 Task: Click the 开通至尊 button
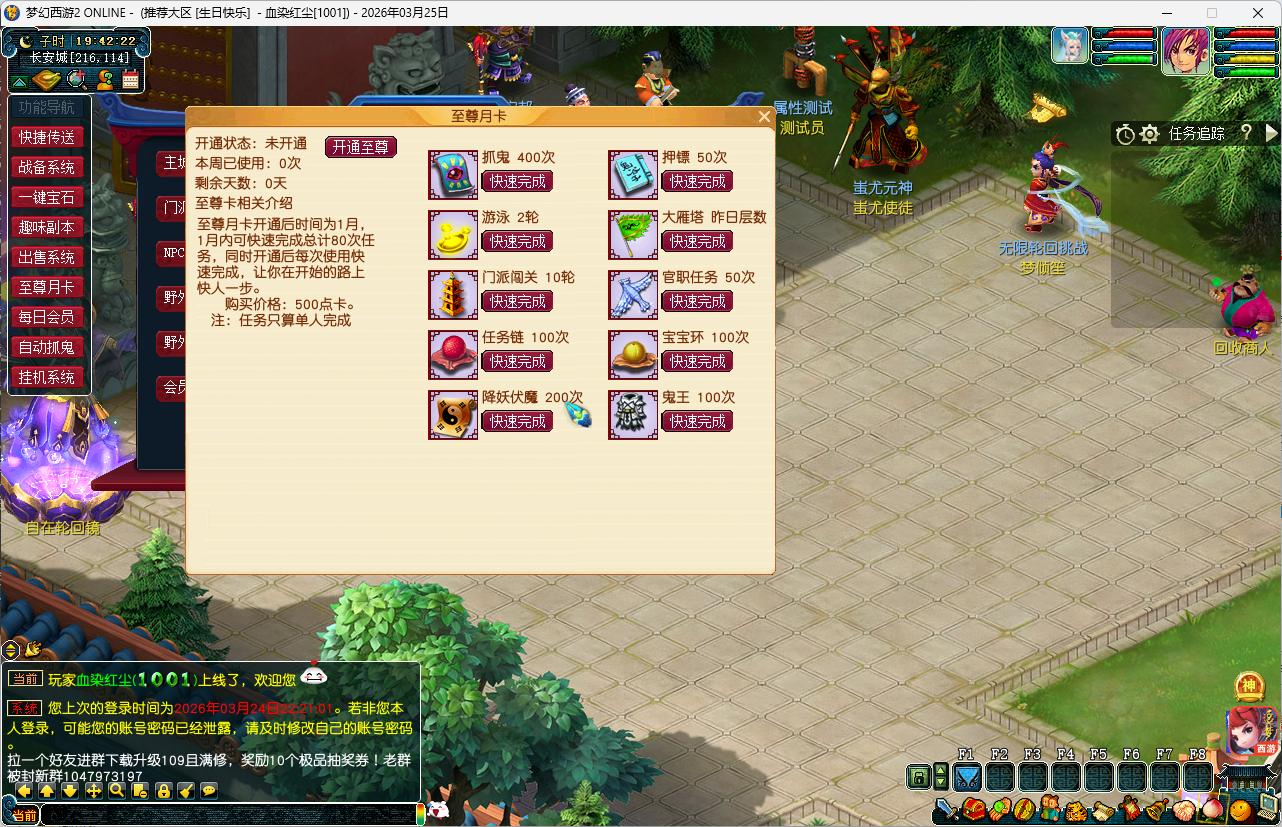coord(360,147)
